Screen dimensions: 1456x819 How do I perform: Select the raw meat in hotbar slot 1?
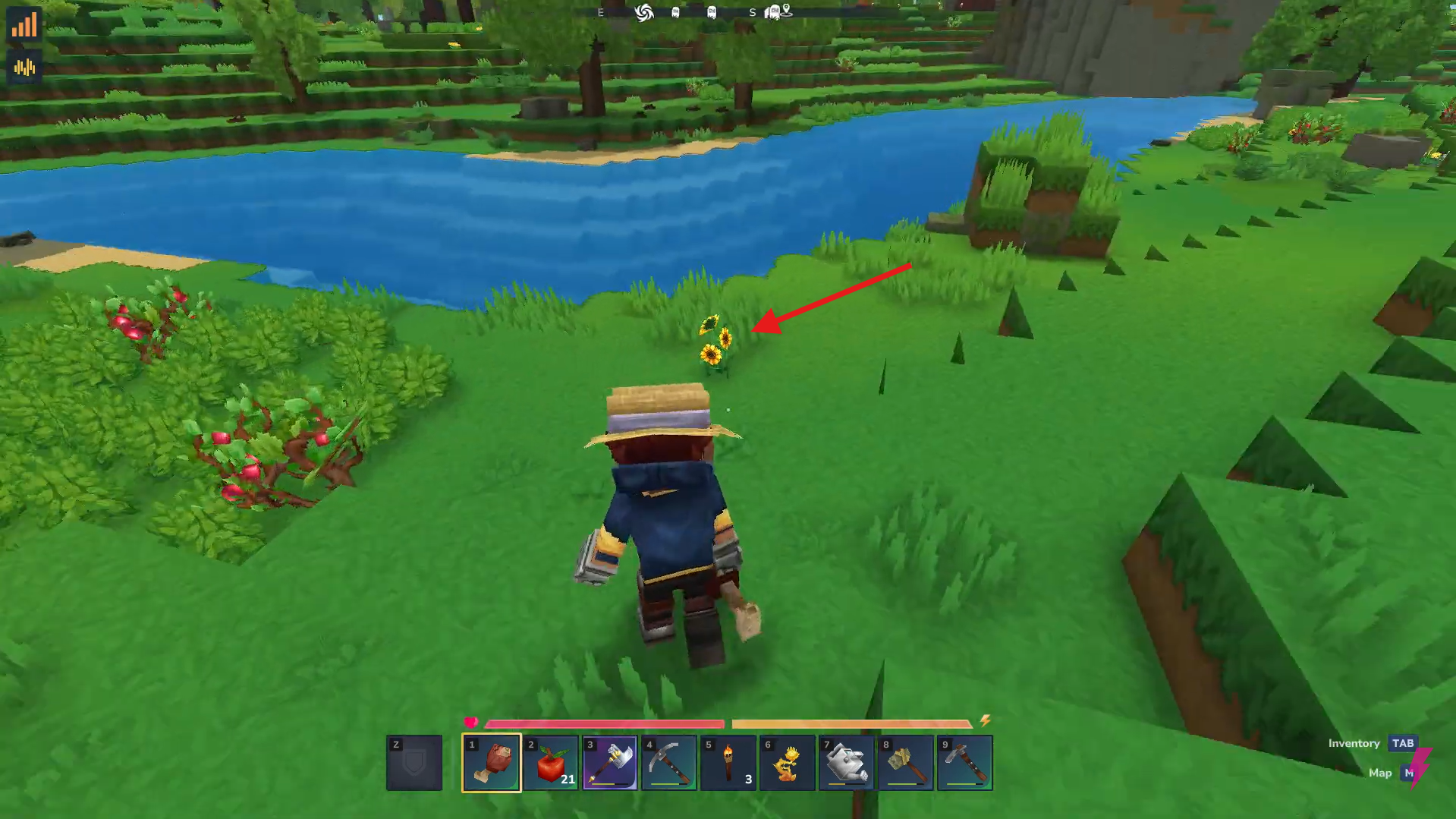point(489,763)
